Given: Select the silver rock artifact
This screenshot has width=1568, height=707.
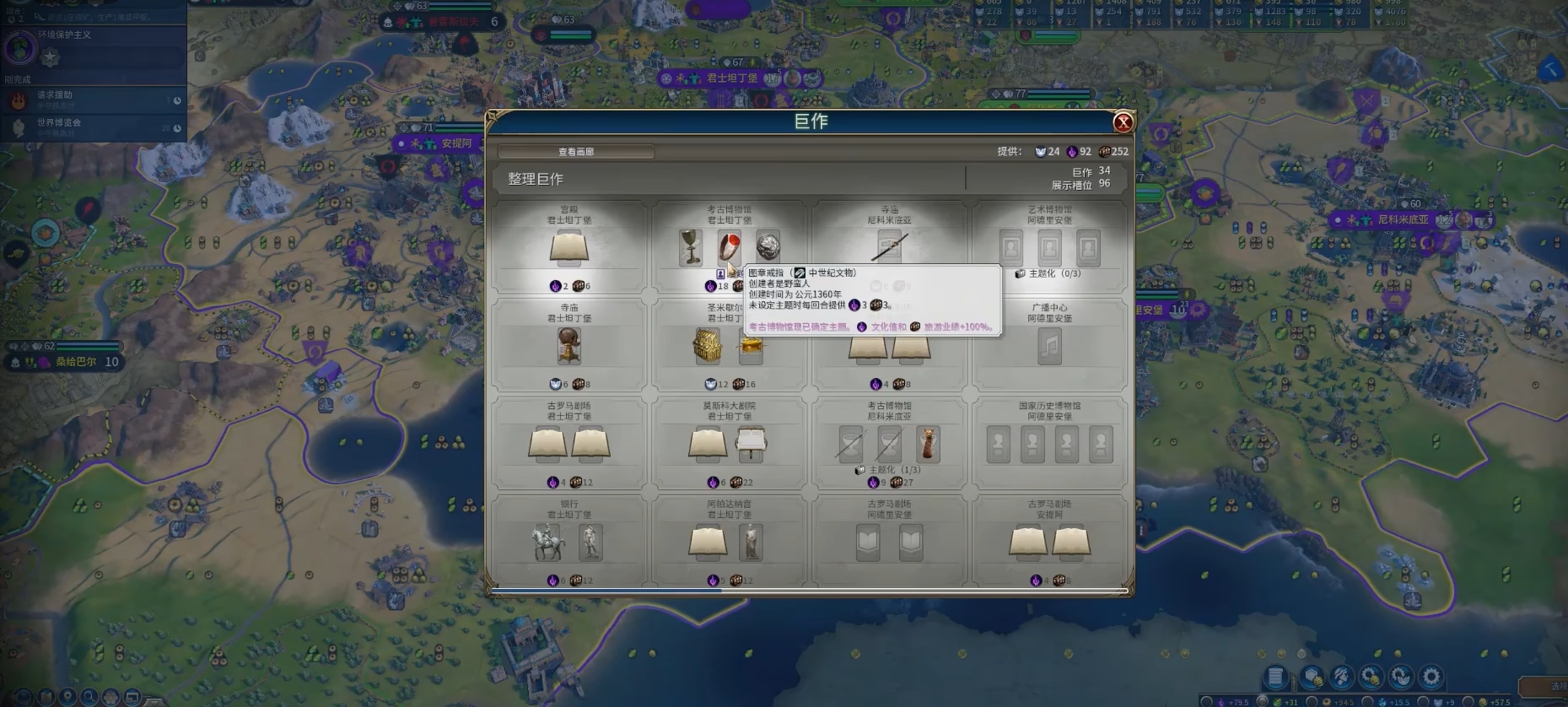Looking at the screenshot, I should tap(768, 246).
